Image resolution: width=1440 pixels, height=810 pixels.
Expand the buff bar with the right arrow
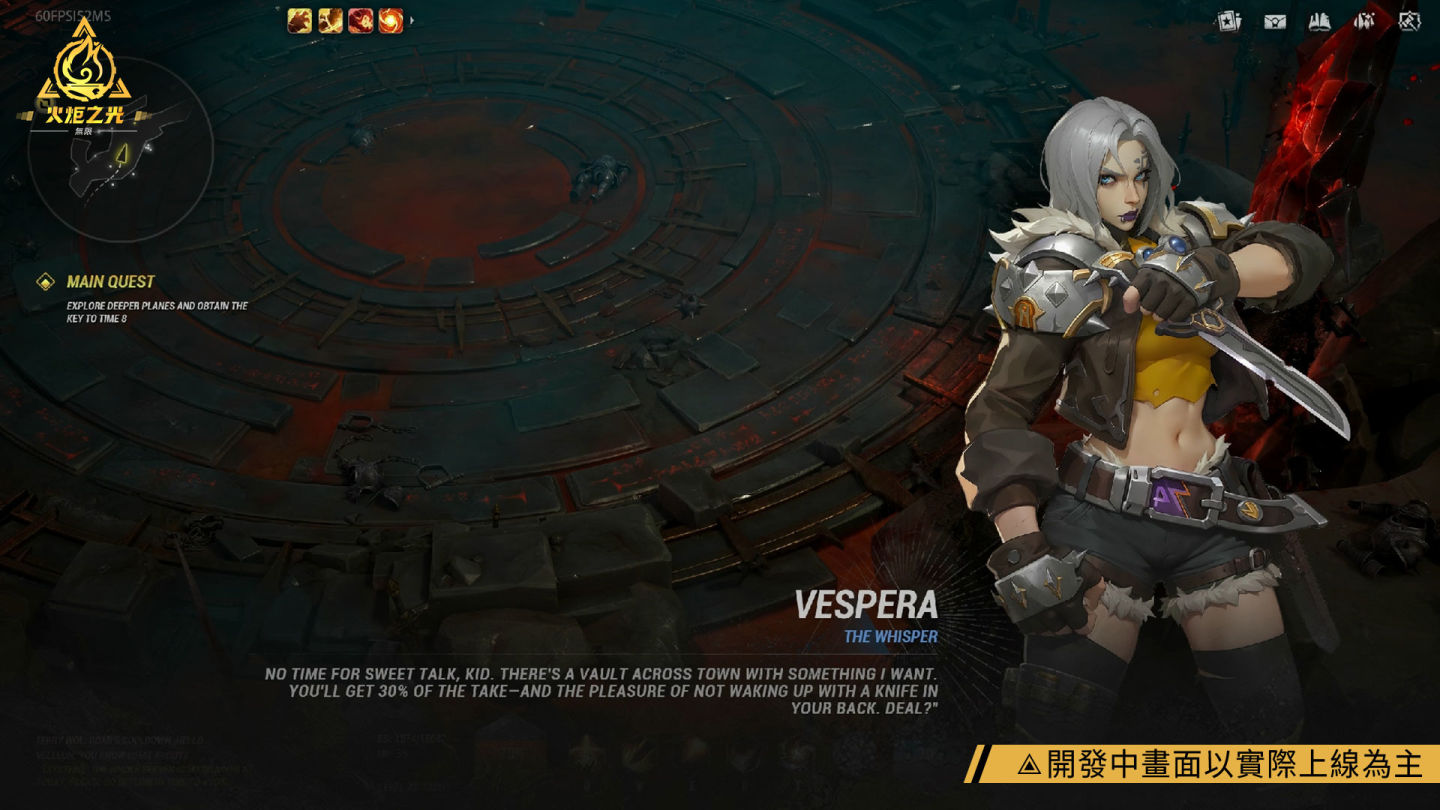[x=412, y=20]
